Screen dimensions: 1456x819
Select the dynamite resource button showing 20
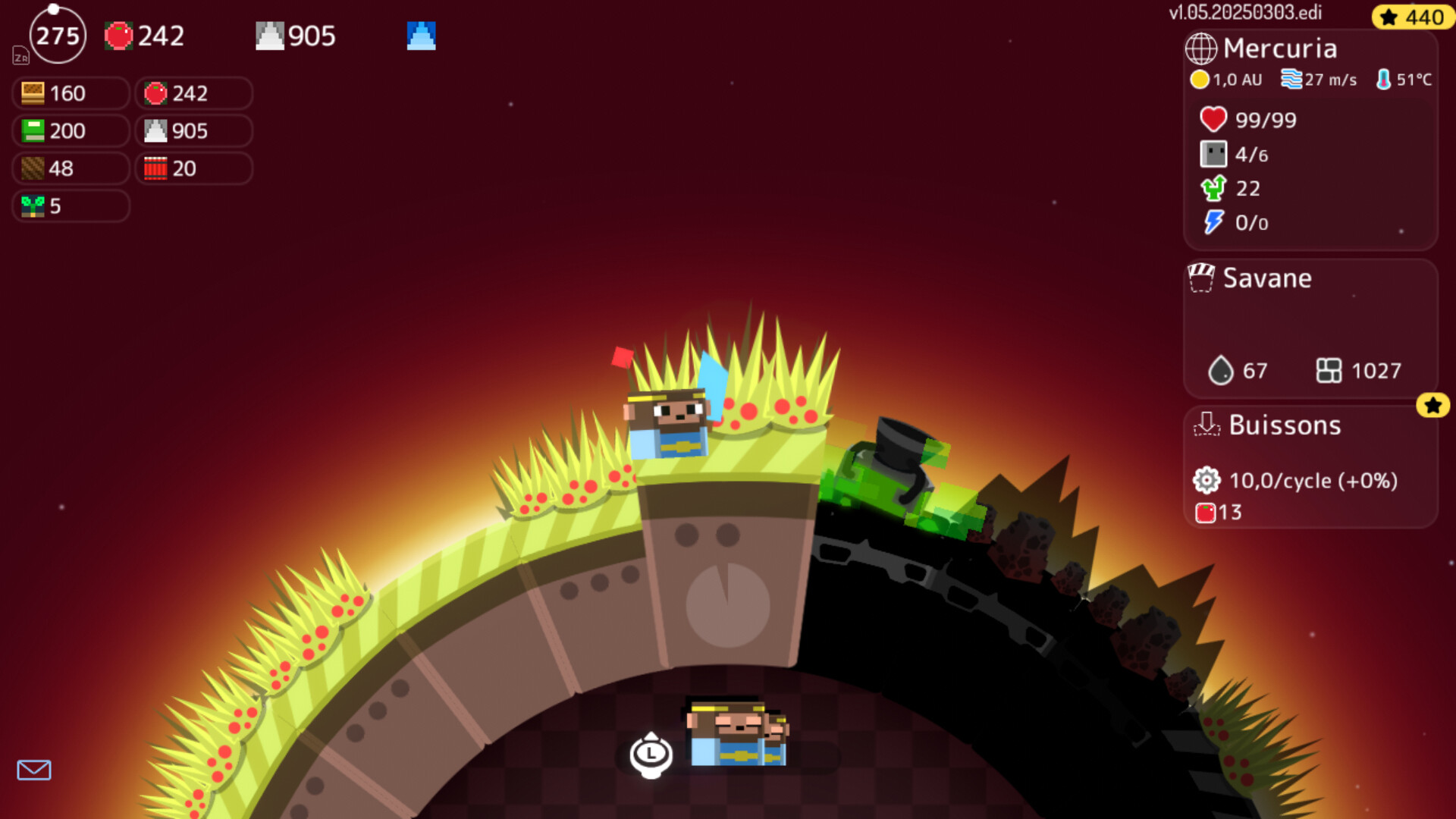193,168
